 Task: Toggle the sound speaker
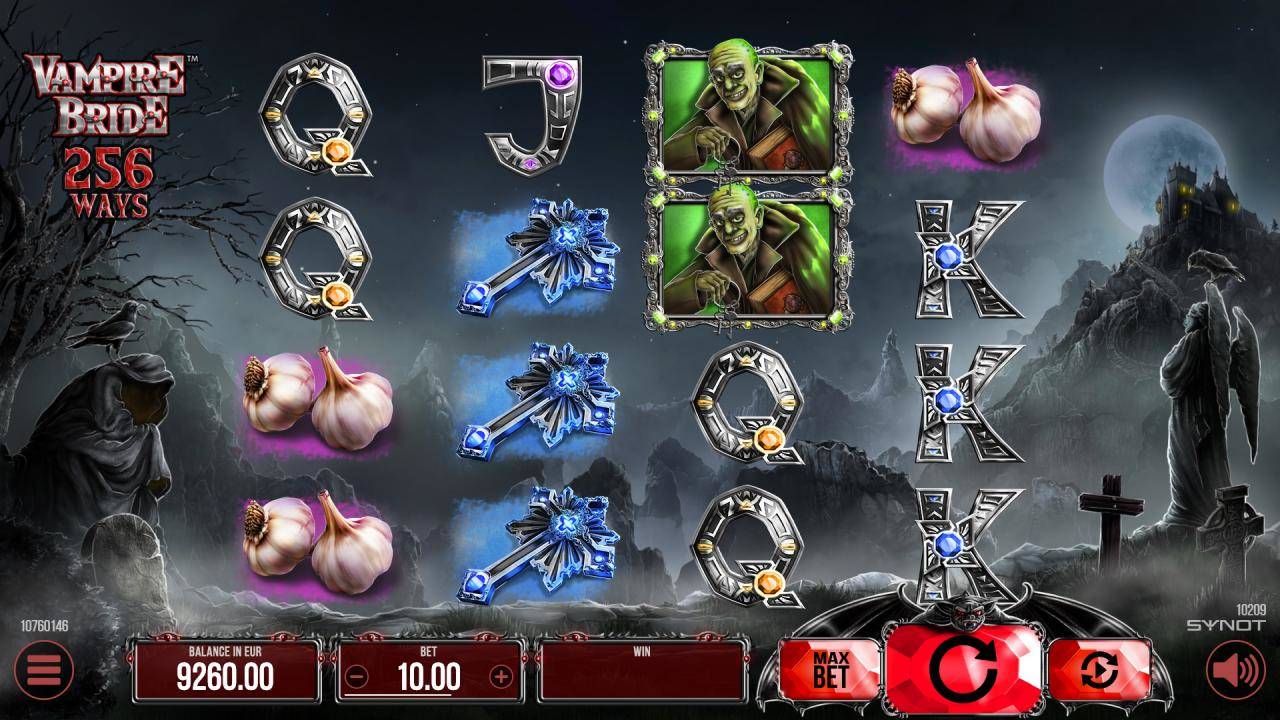(x=1236, y=670)
